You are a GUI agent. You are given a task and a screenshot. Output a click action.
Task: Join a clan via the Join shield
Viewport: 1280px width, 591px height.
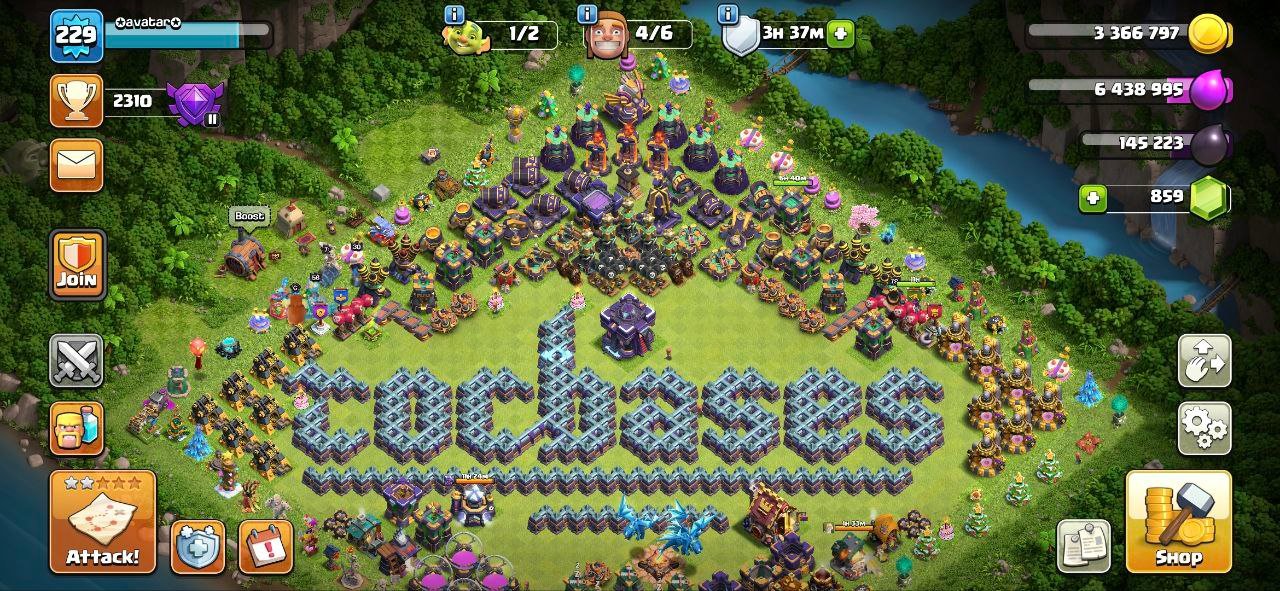coord(77,264)
